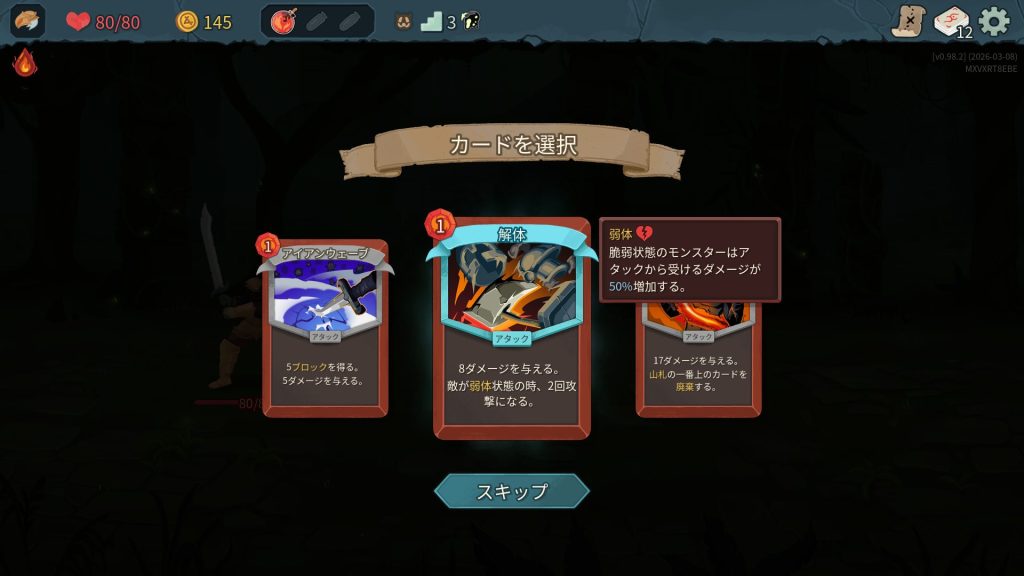
Task: Choose the アイアンウェーブ card
Action: pos(325,330)
